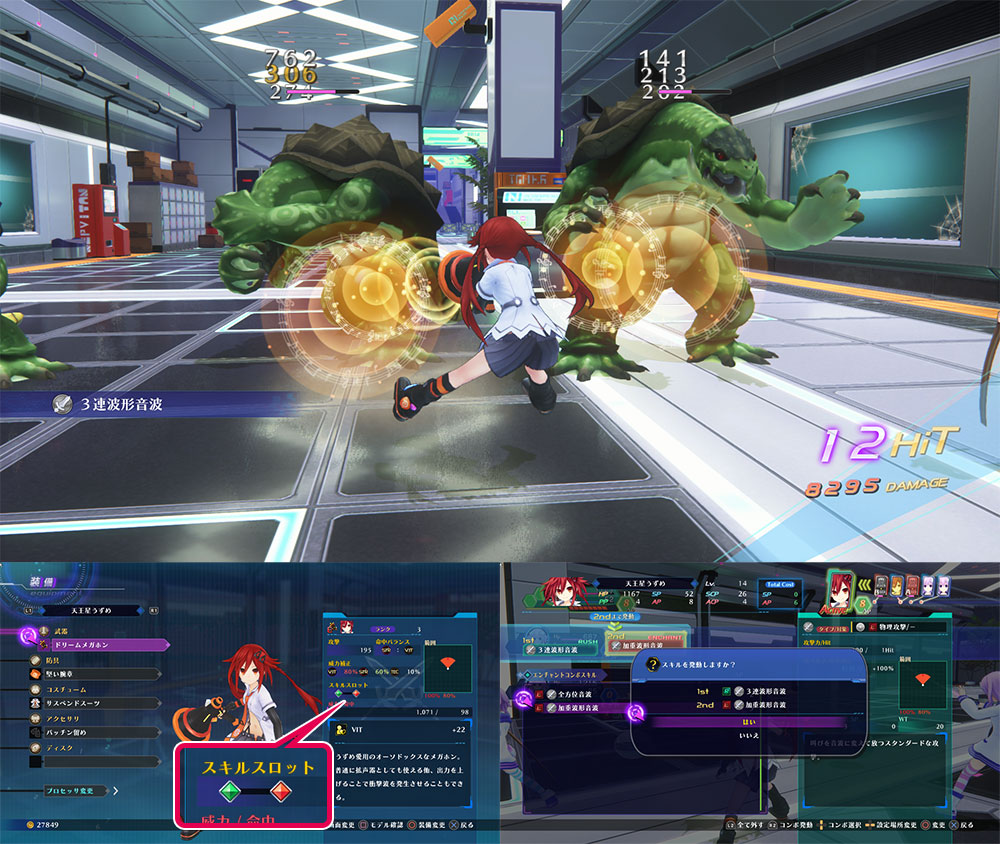The width and height of the screenshot is (1000, 844).
Task: Select the active character turn portrait
Action: [x=841, y=589]
